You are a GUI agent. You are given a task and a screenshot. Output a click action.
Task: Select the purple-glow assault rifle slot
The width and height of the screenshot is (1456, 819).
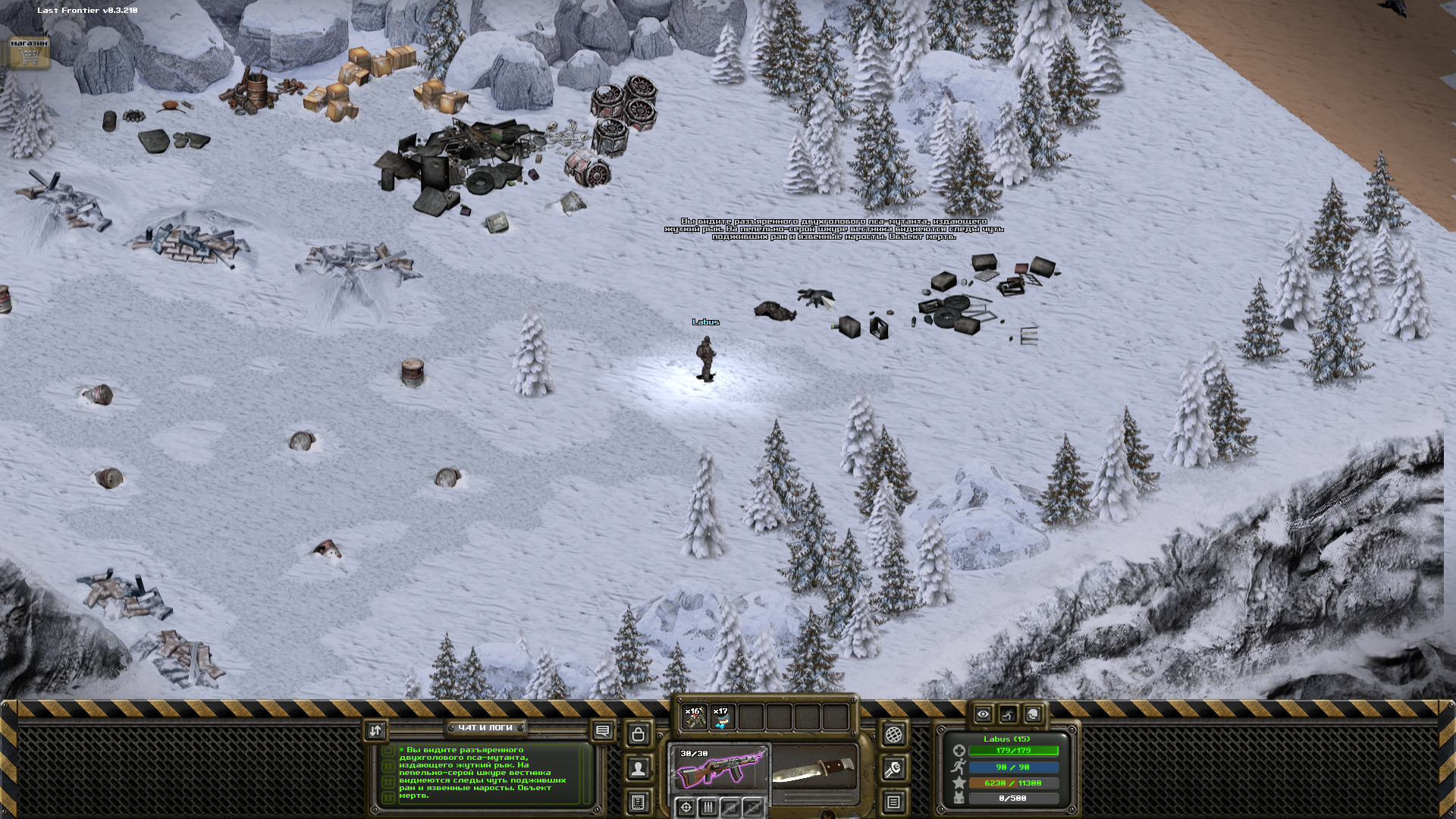[719, 769]
